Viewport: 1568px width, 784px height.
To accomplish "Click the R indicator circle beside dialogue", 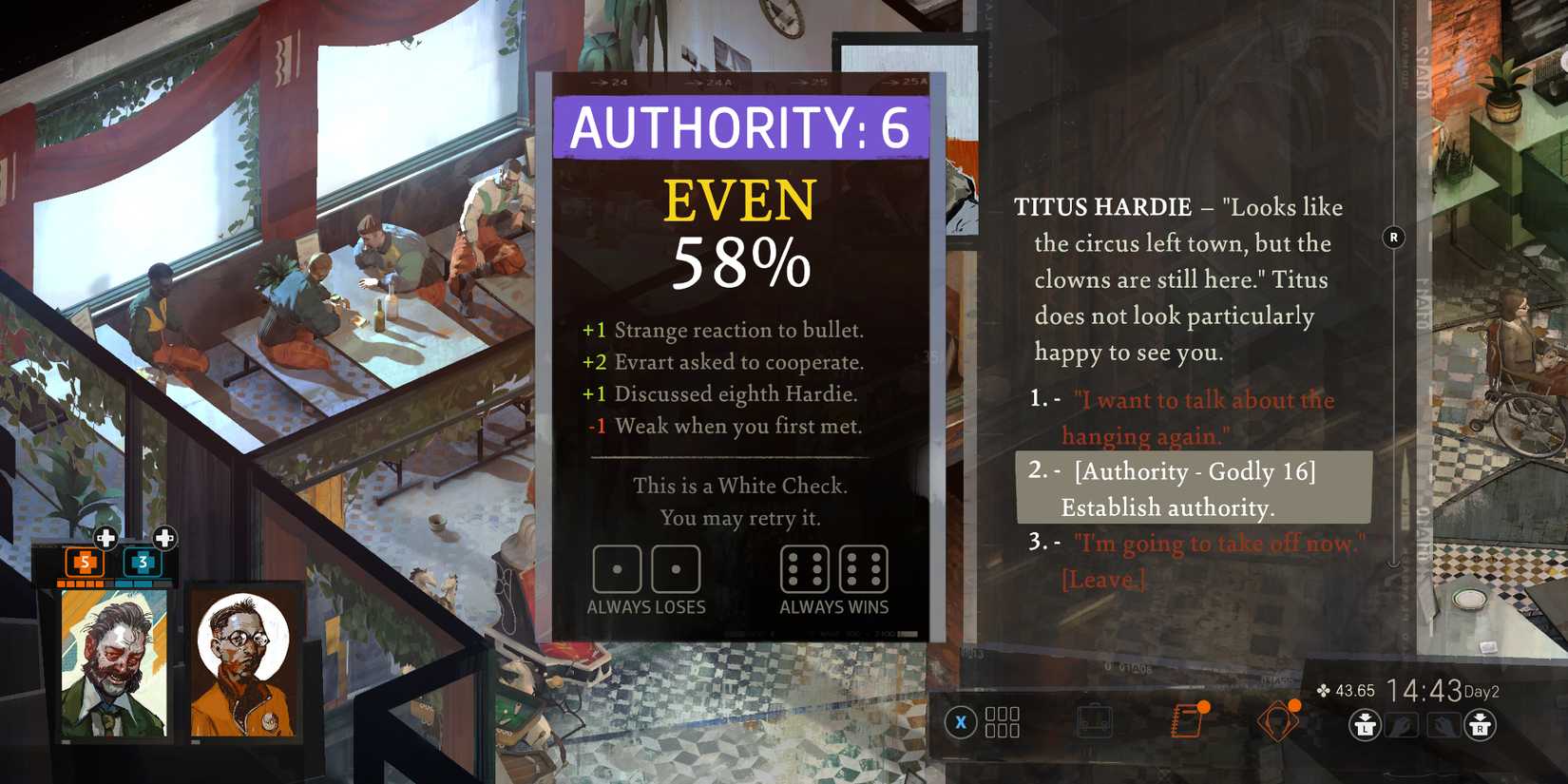I will pos(1394,239).
